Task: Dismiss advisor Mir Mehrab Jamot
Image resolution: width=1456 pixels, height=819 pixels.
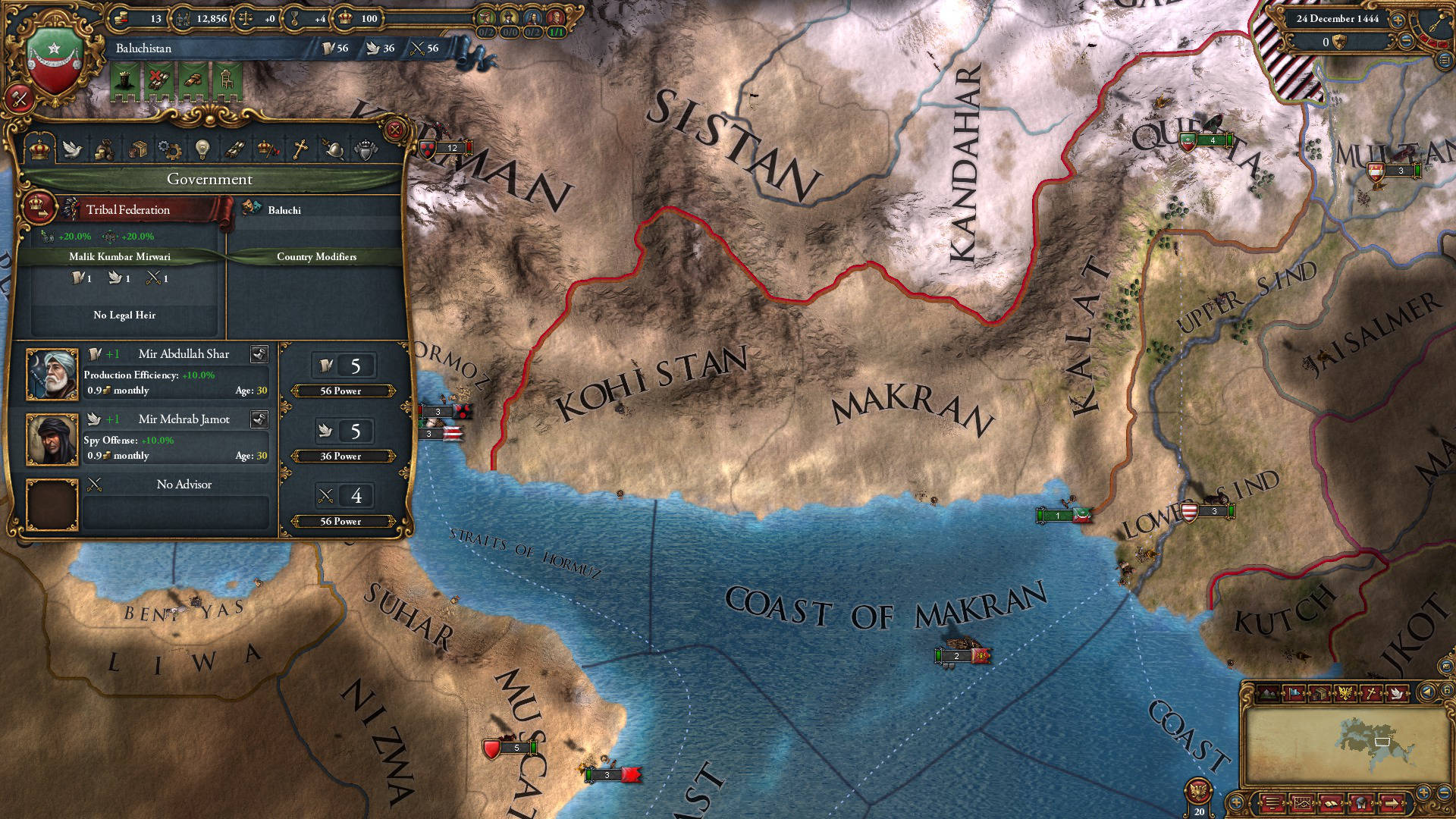Action: [x=259, y=419]
